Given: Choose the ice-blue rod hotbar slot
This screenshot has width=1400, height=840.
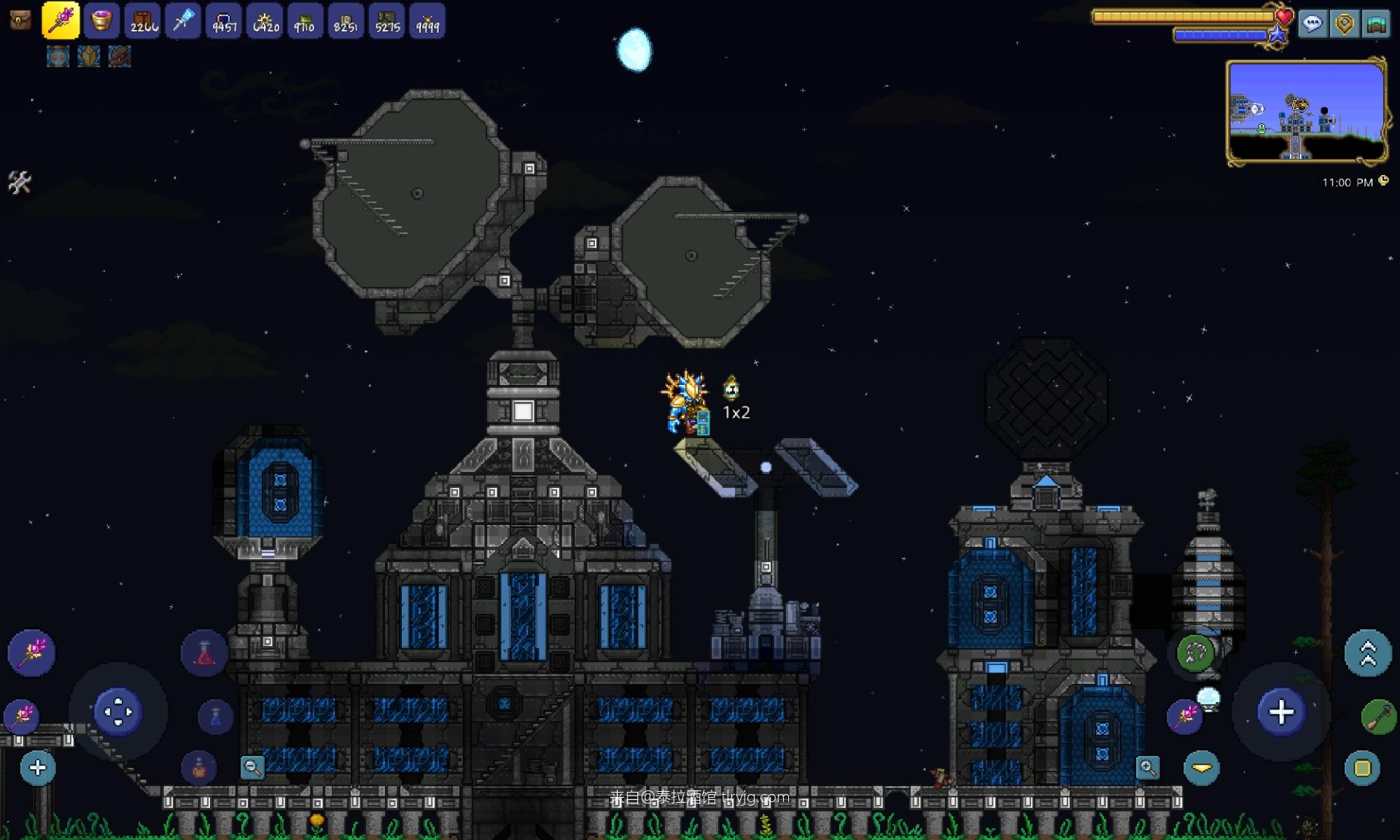Looking at the screenshot, I should (183, 20).
